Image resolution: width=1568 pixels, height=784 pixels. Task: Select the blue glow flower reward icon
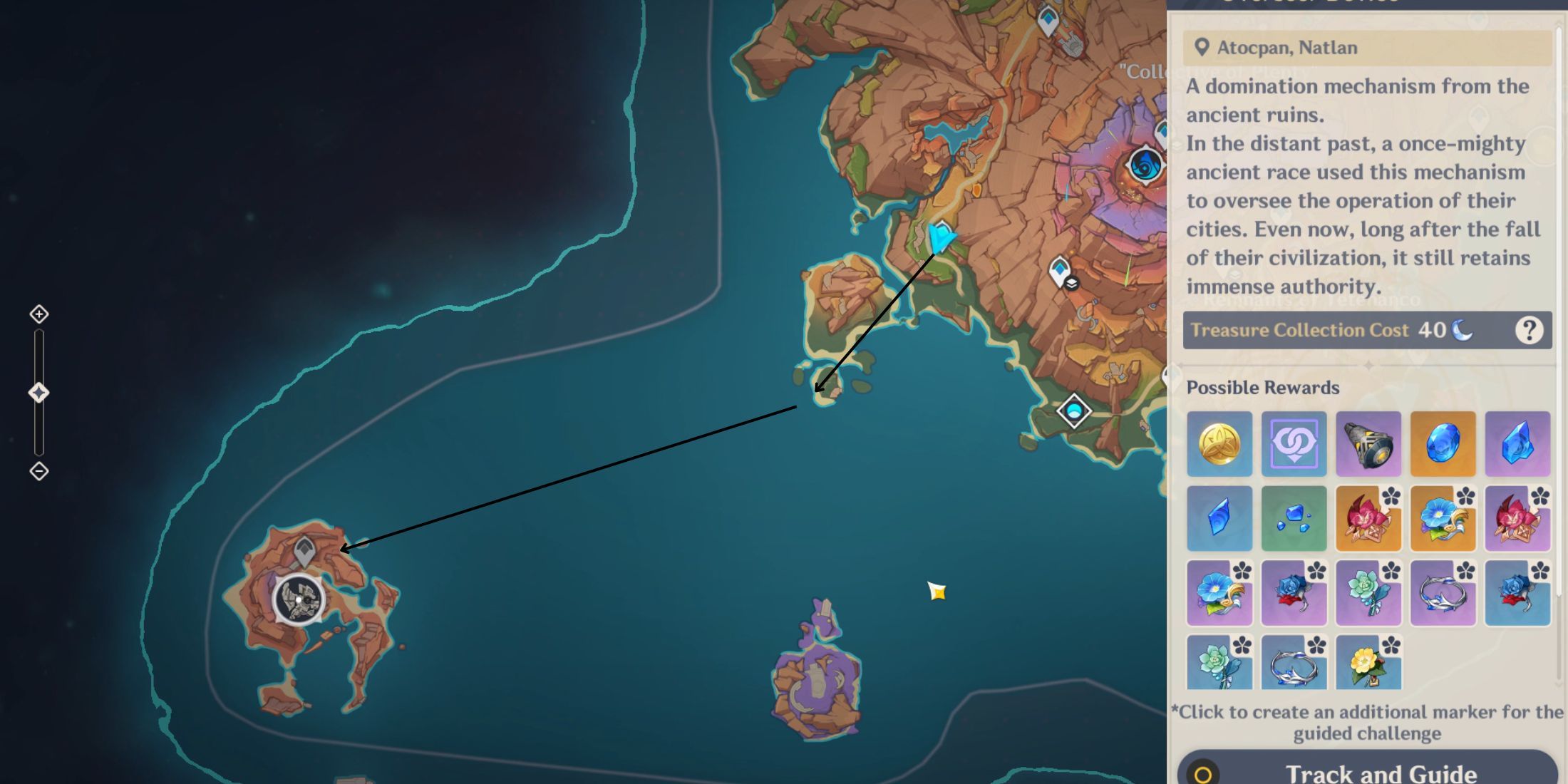(x=1443, y=518)
